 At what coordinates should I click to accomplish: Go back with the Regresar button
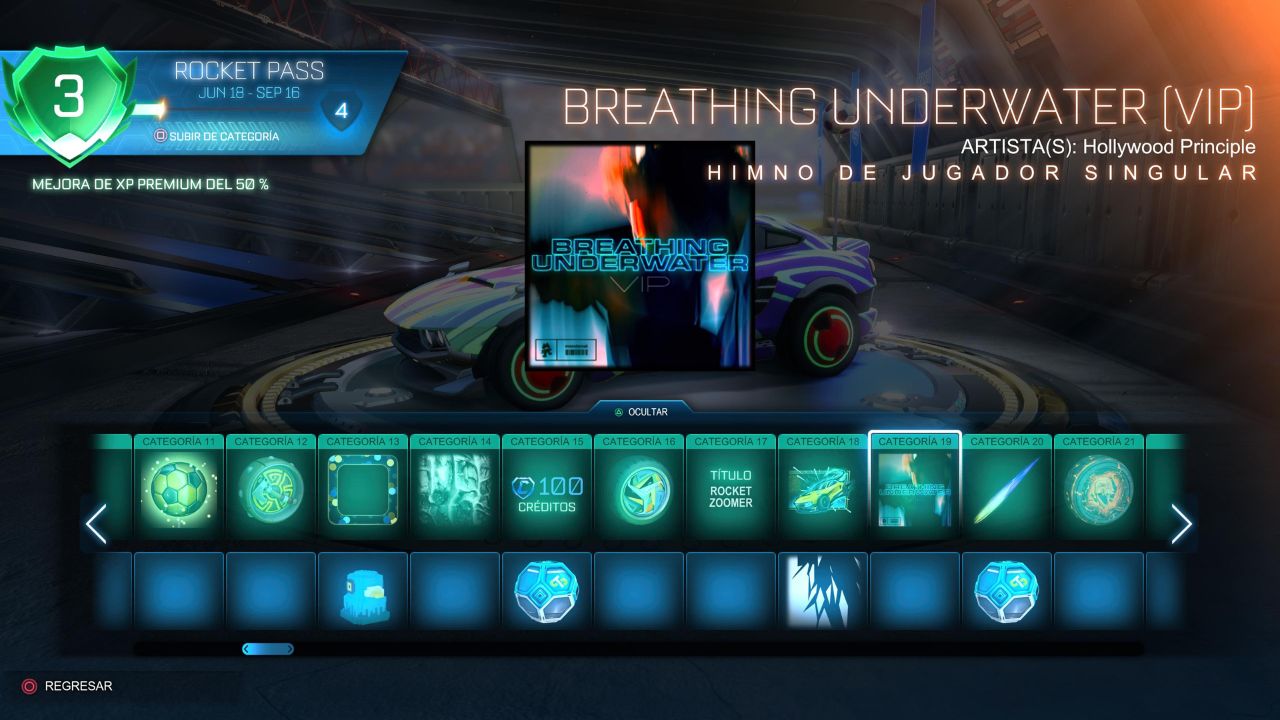tap(68, 686)
